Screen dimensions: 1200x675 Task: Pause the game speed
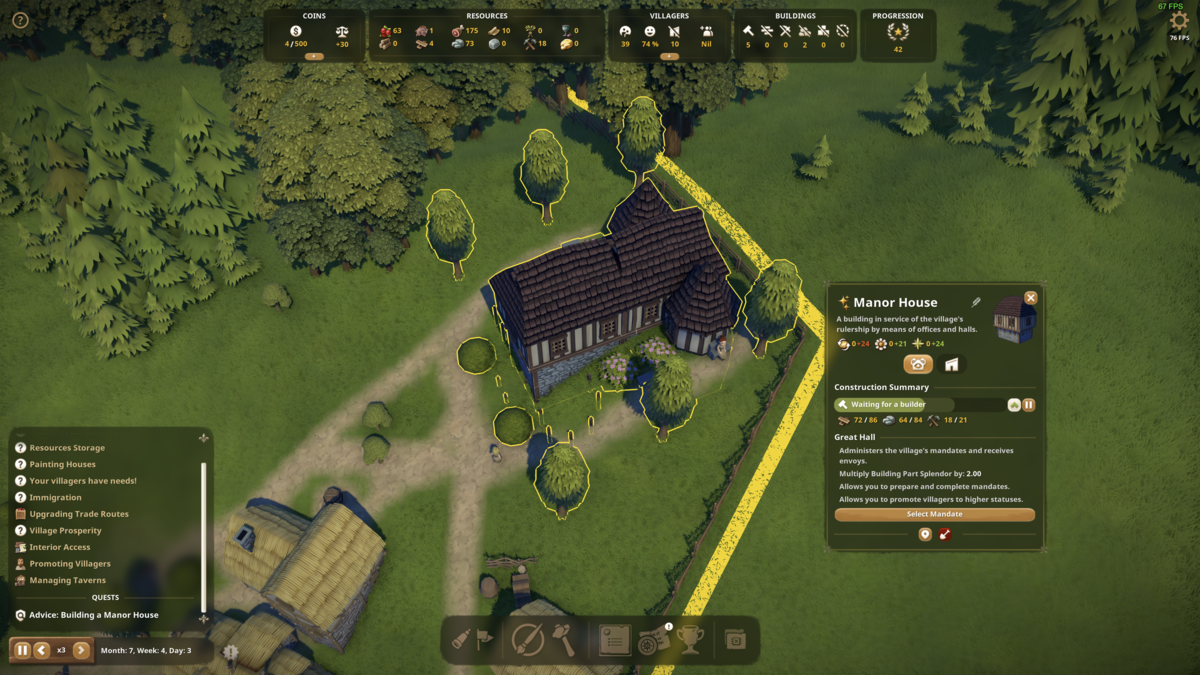point(22,650)
